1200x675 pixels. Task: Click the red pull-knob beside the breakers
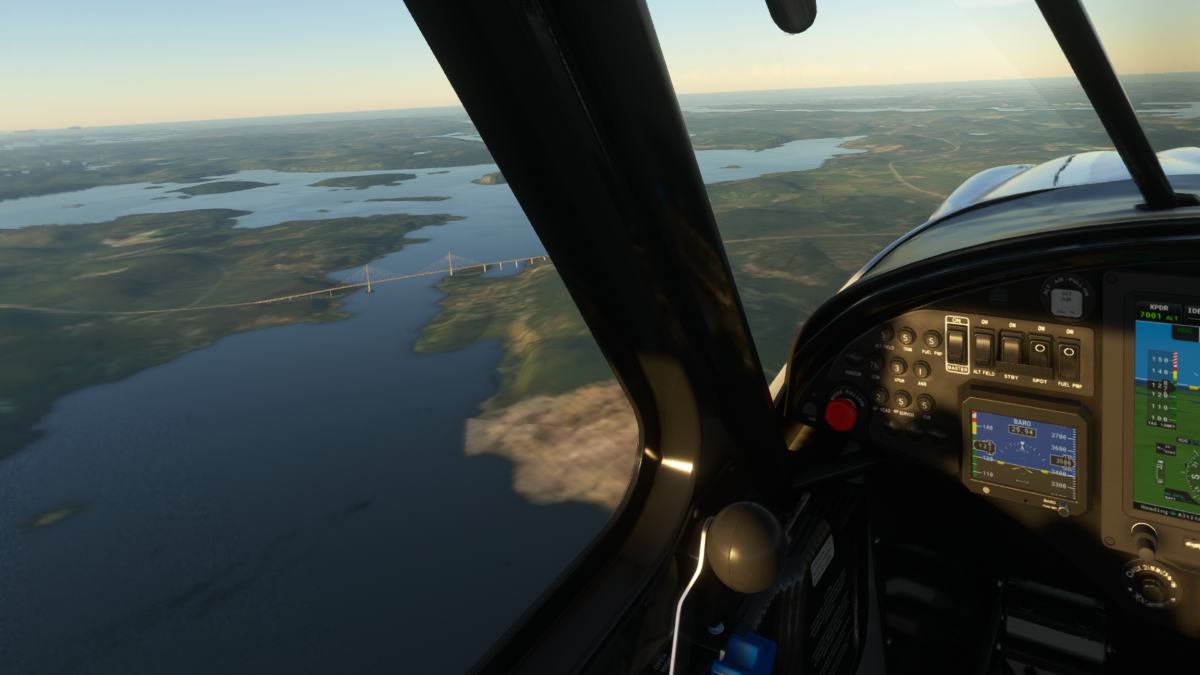[x=841, y=413]
